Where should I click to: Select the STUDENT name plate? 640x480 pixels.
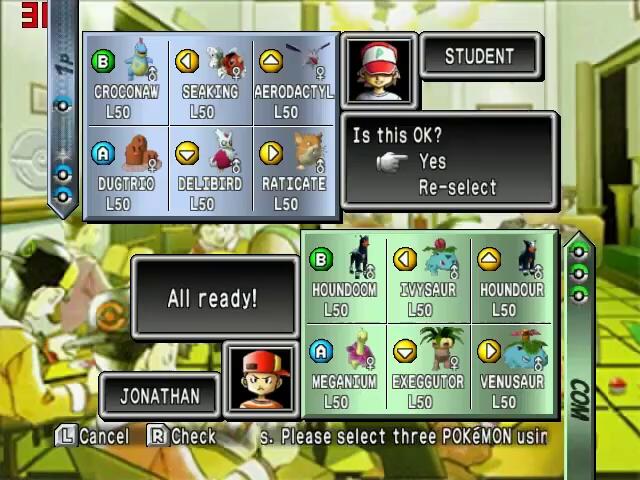point(479,57)
